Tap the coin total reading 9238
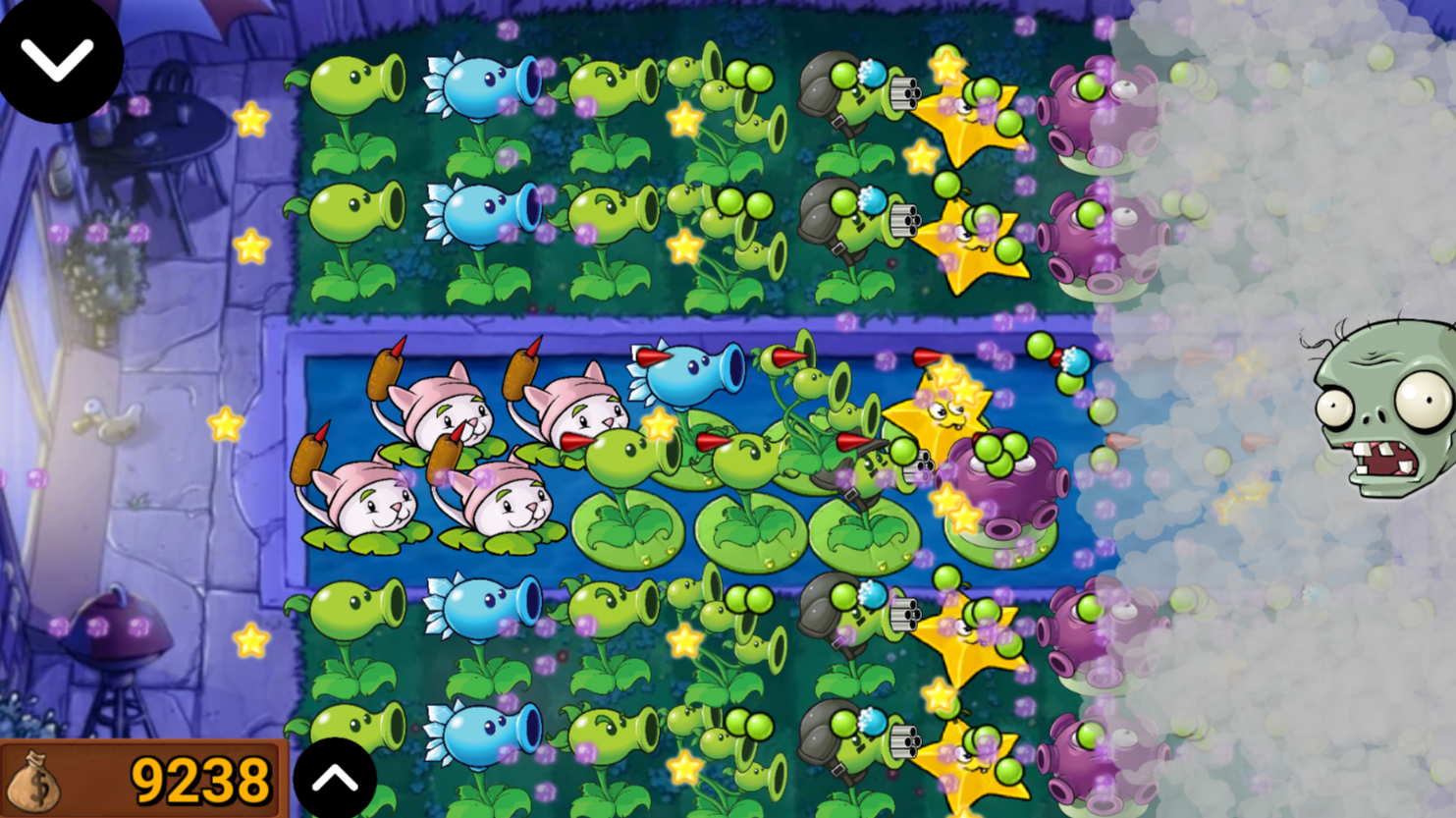Image resolution: width=1456 pixels, height=818 pixels. tap(201, 779)
